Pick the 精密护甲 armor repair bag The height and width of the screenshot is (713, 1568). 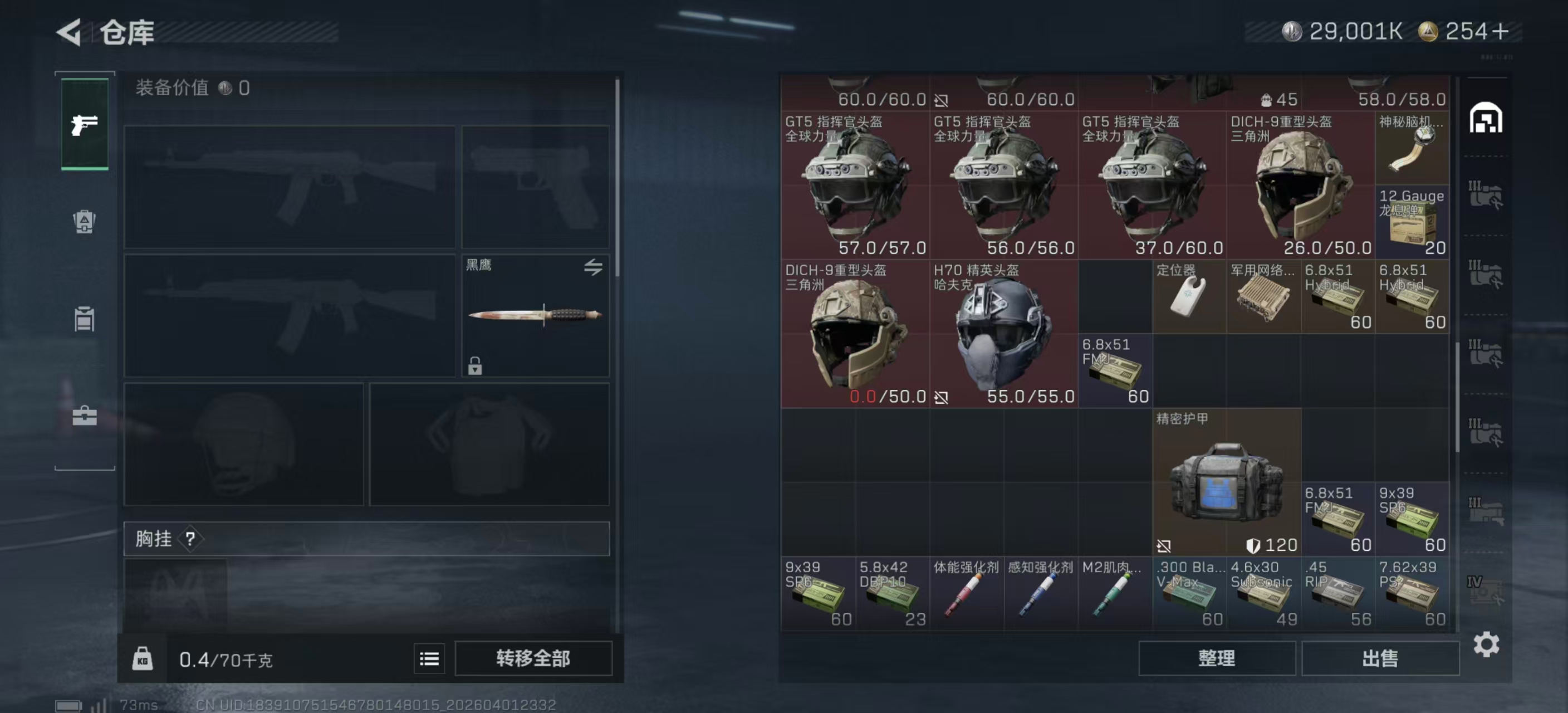point(1226,482)
